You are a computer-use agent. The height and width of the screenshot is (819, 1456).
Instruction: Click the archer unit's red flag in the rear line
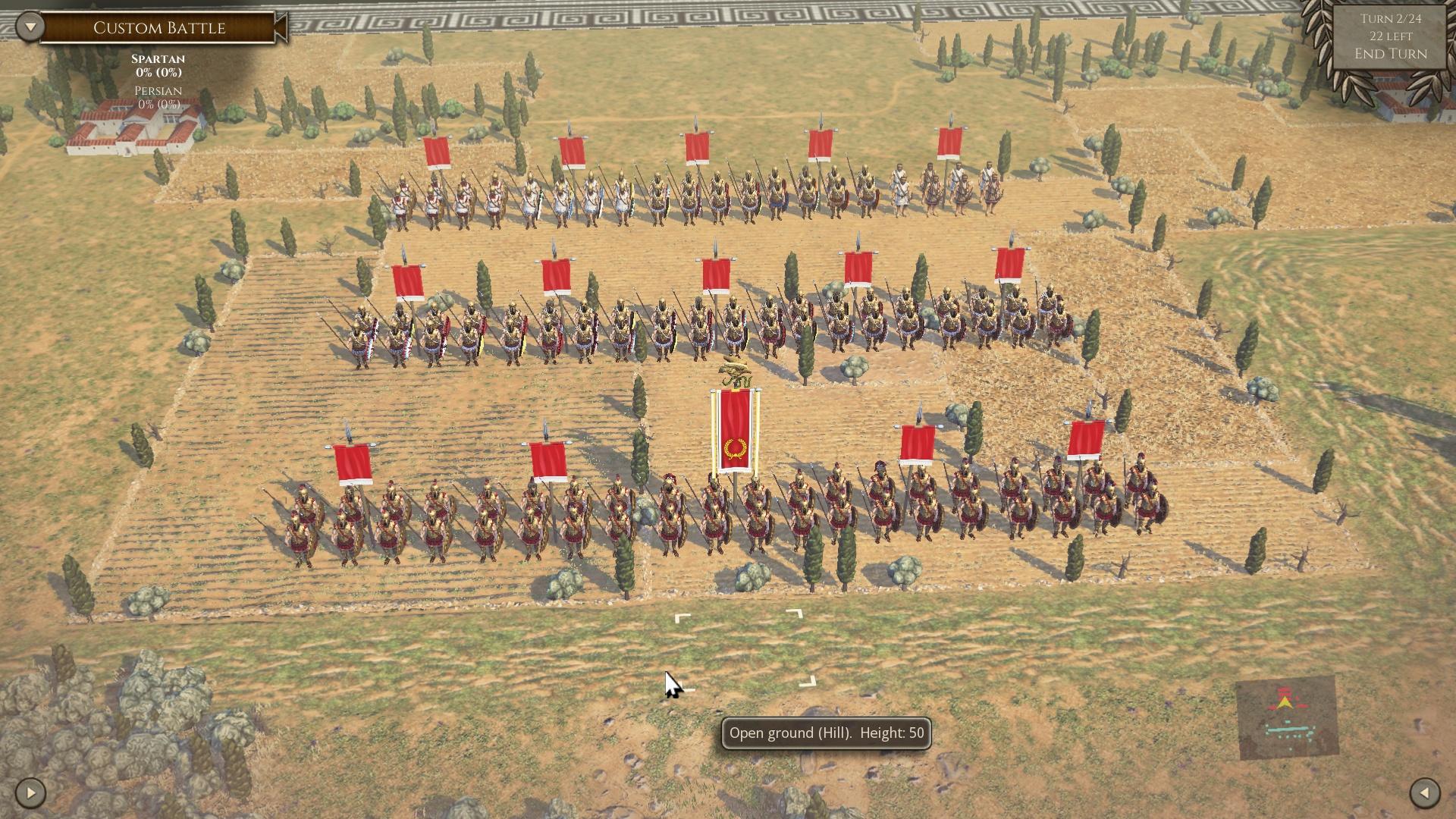[948, 144]
